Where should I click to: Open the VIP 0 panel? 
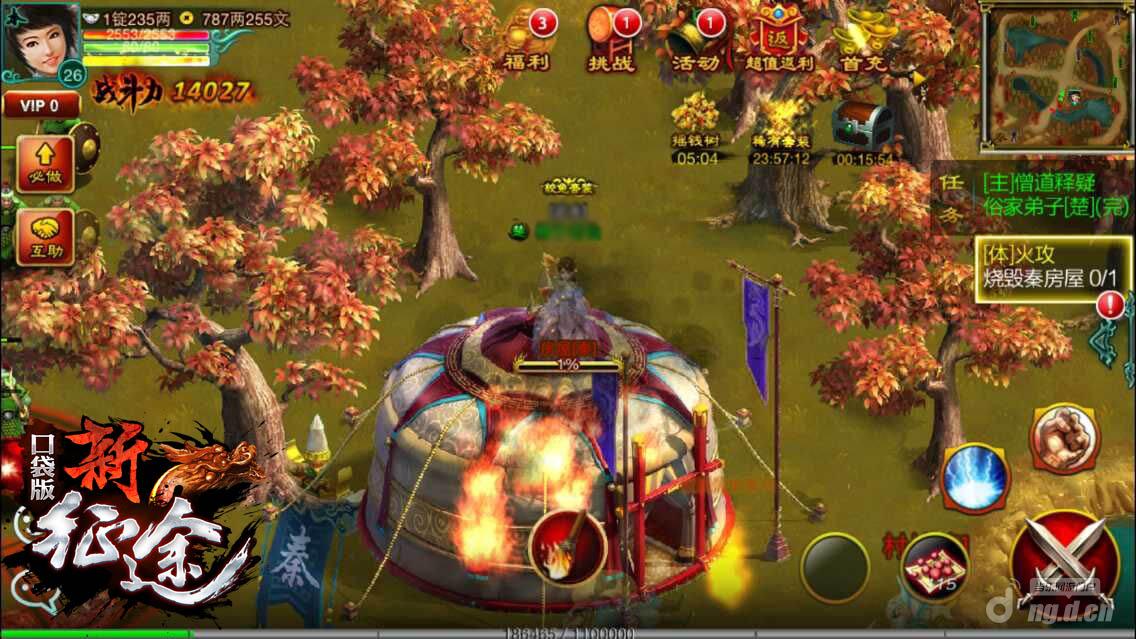coord(39,104)
